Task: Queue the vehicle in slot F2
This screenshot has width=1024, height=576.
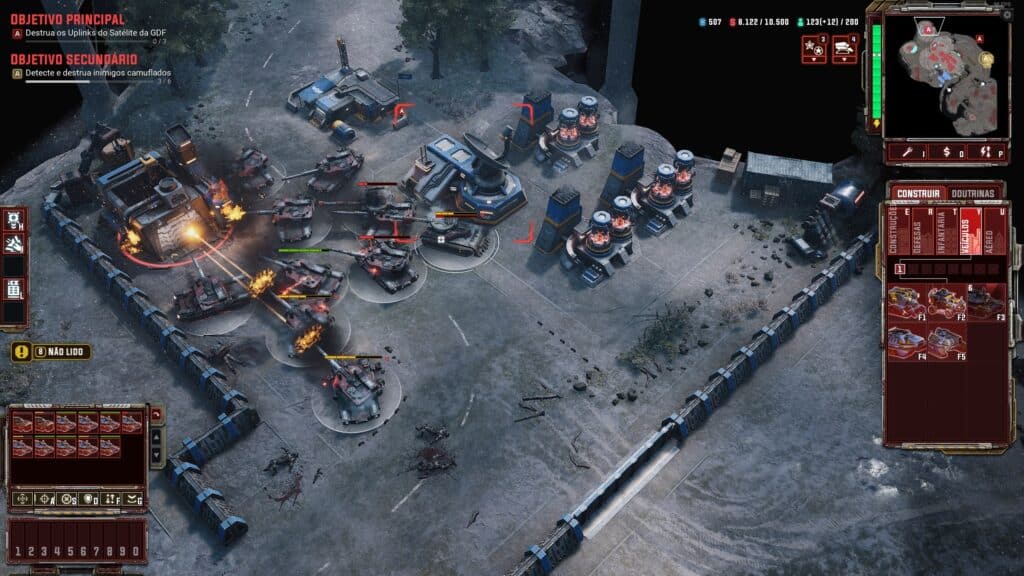Action: (945, 302)
